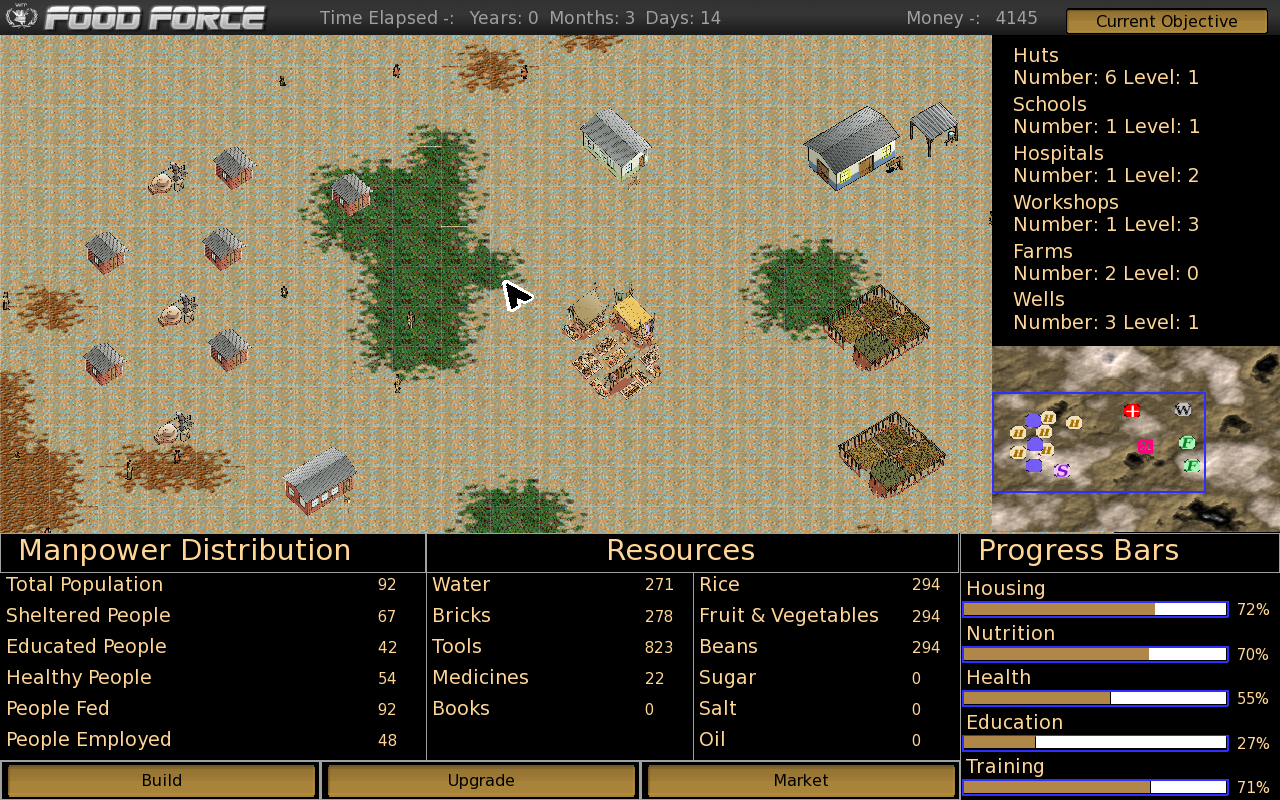Show the Current Objective

pos(1166,21)
